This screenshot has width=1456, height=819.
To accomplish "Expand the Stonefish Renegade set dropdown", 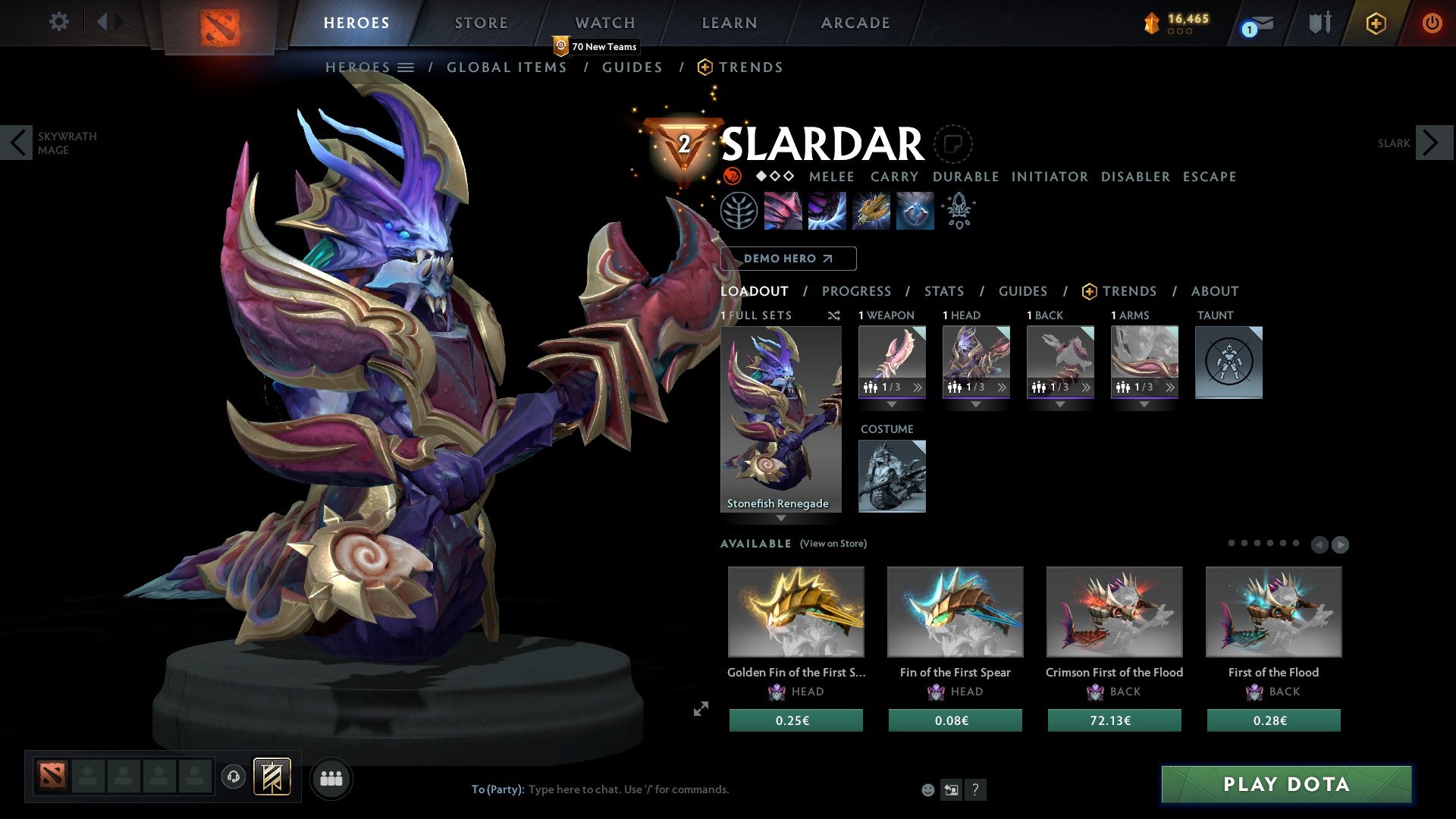I will pyautogui.click(x=781, y=516).
